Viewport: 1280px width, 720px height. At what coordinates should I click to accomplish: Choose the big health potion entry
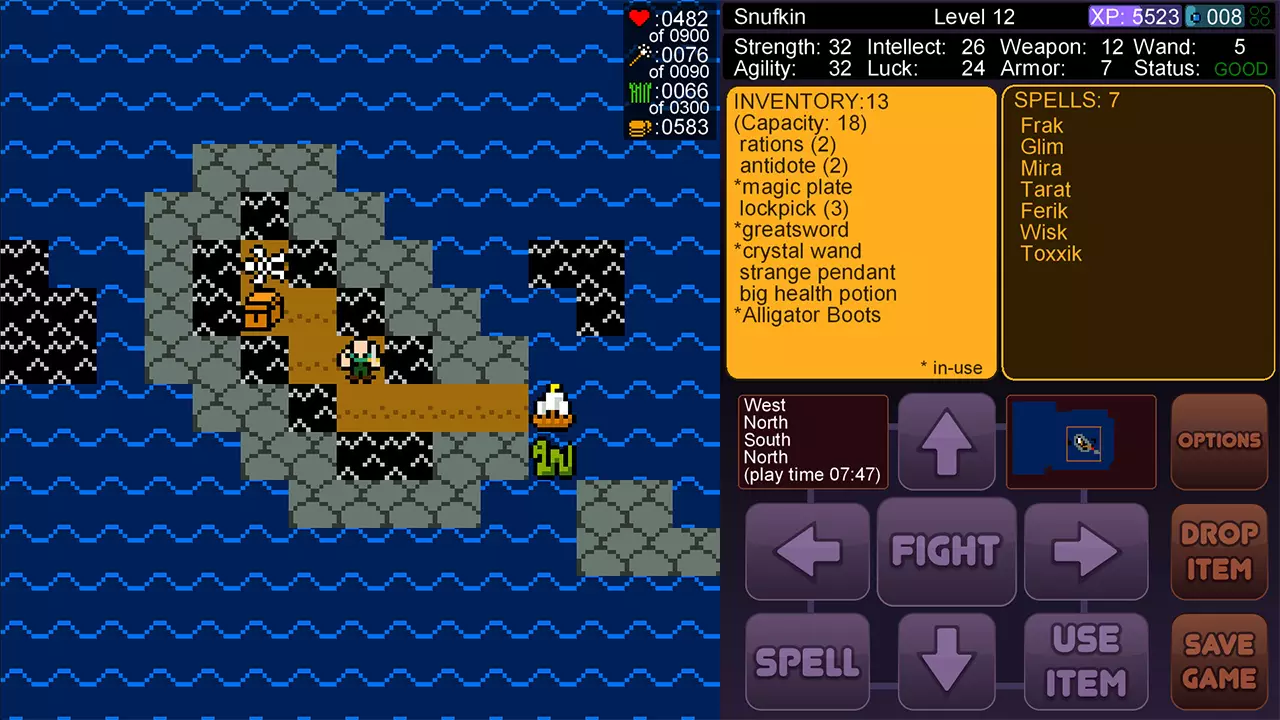818,294
